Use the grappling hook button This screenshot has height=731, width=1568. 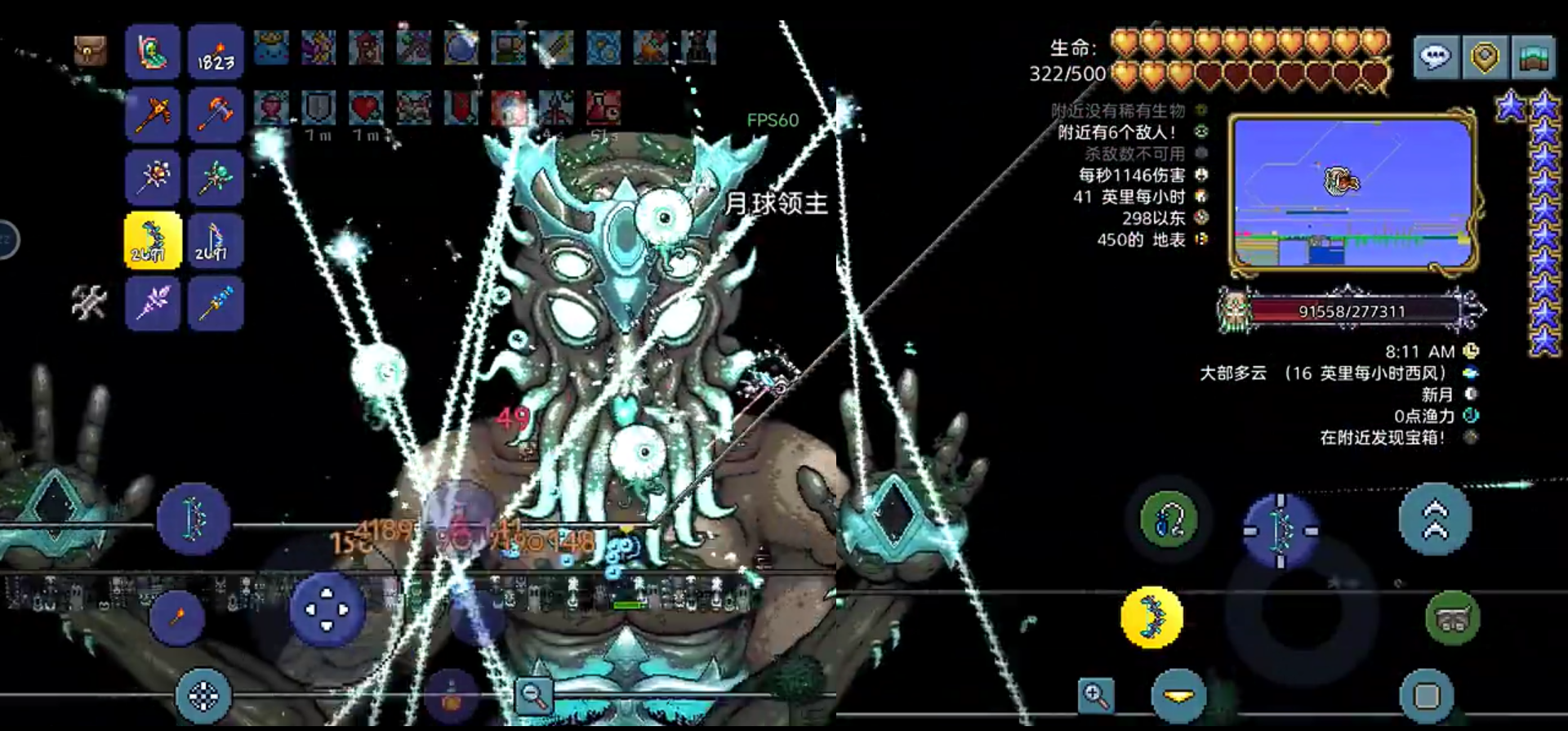tap(1169, 520)
